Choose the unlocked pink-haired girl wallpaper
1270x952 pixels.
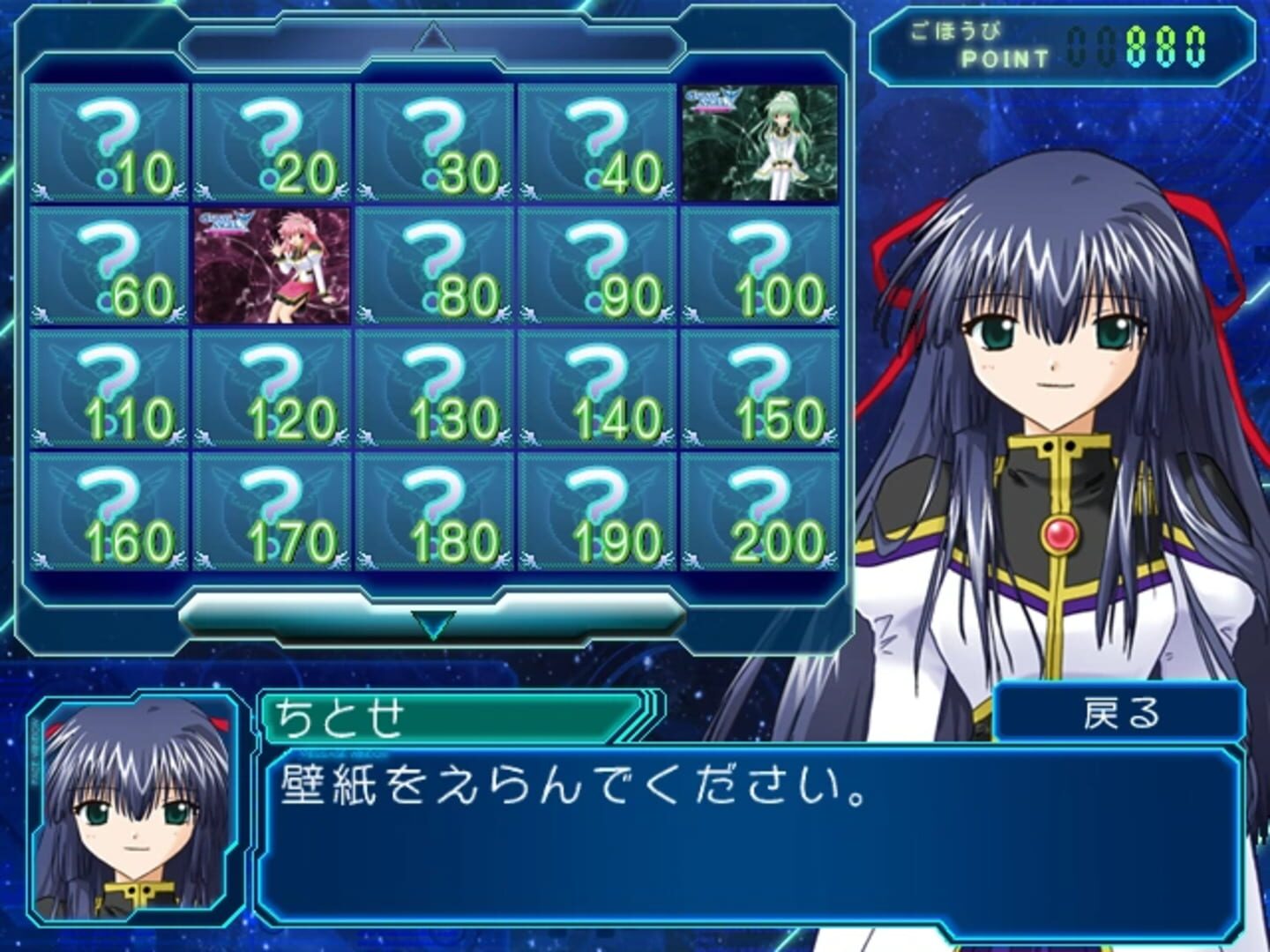coord(273,265)
